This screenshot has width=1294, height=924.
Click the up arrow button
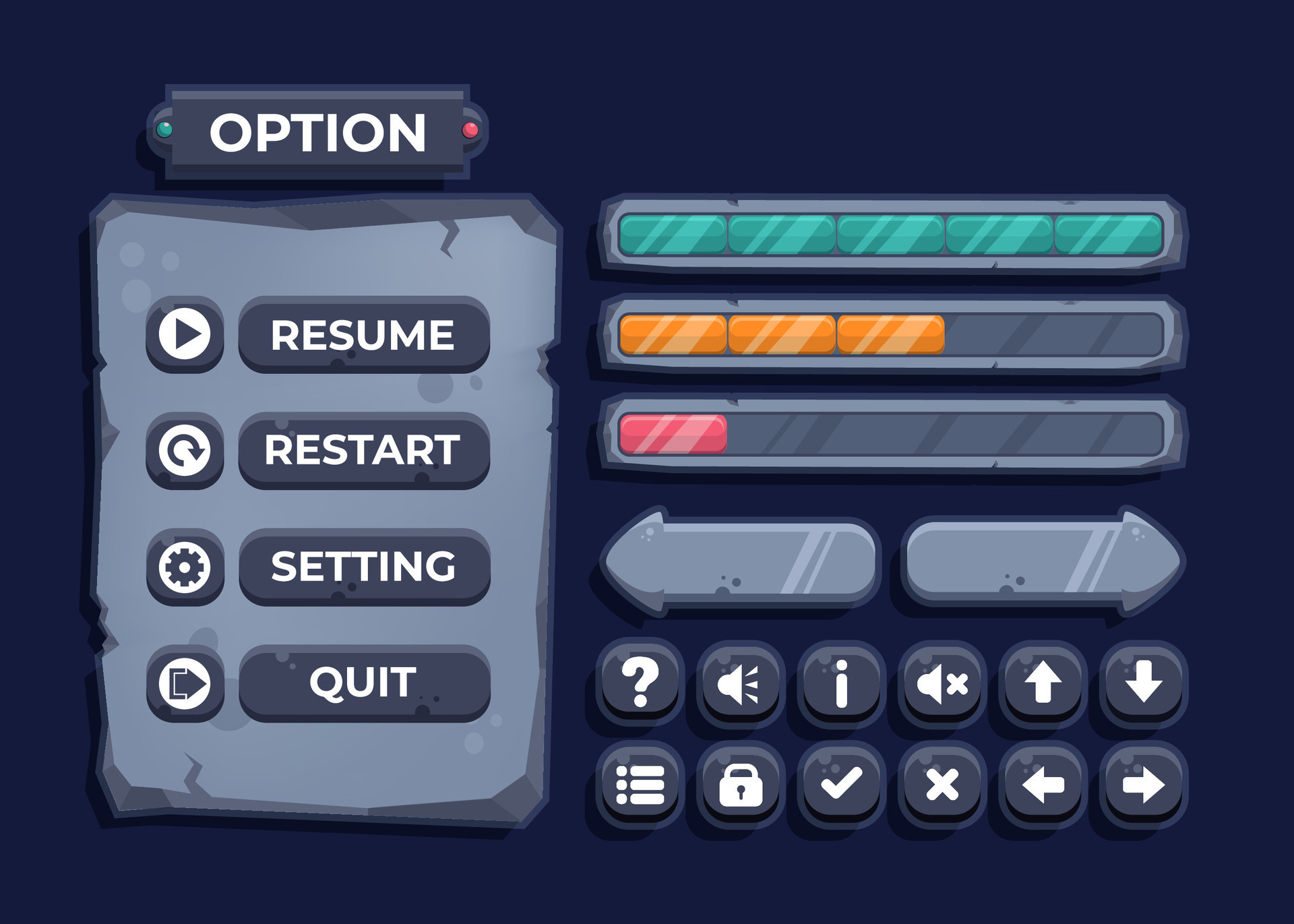pos(1041,684)
